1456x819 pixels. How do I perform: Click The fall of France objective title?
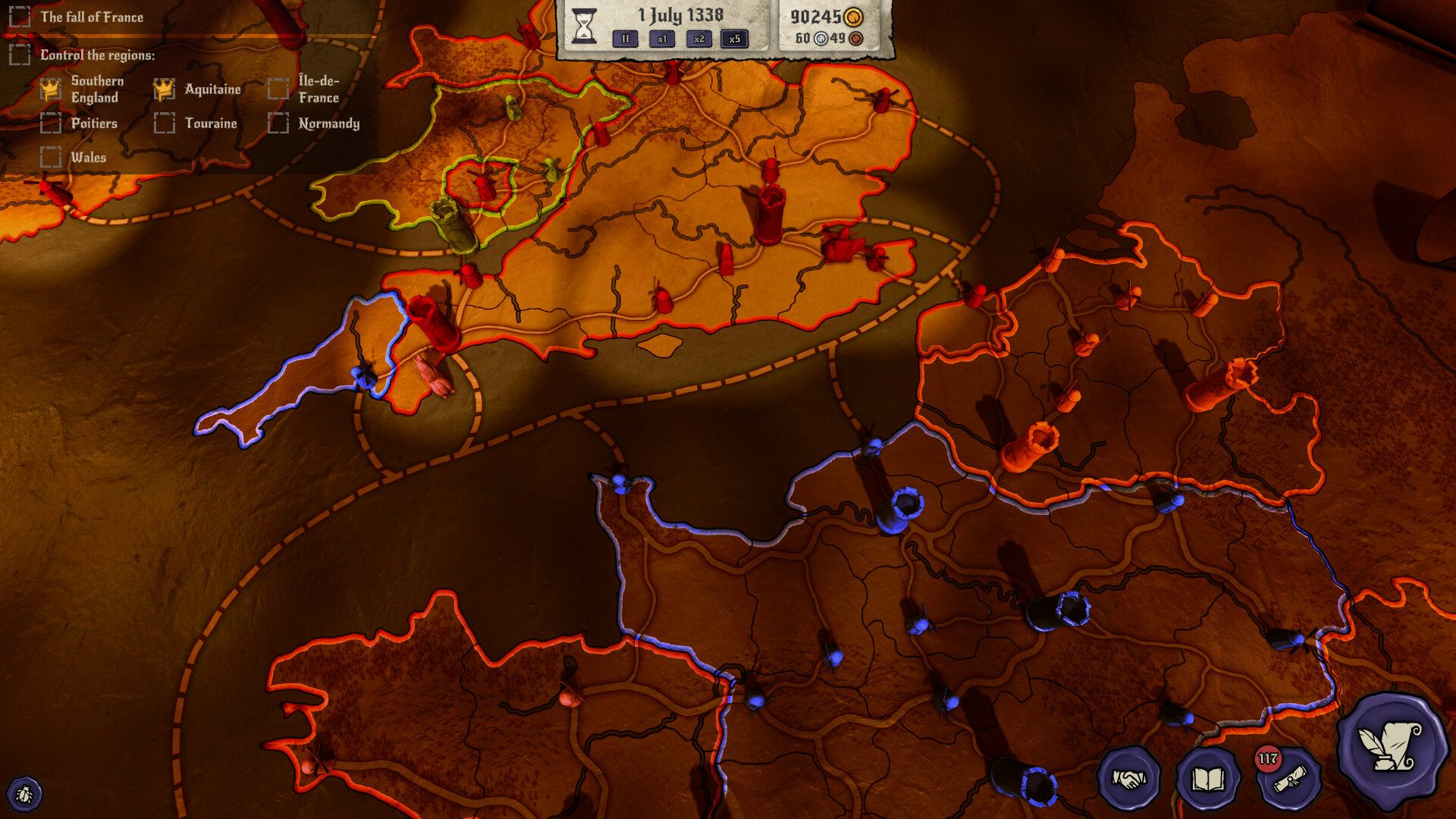92,17
